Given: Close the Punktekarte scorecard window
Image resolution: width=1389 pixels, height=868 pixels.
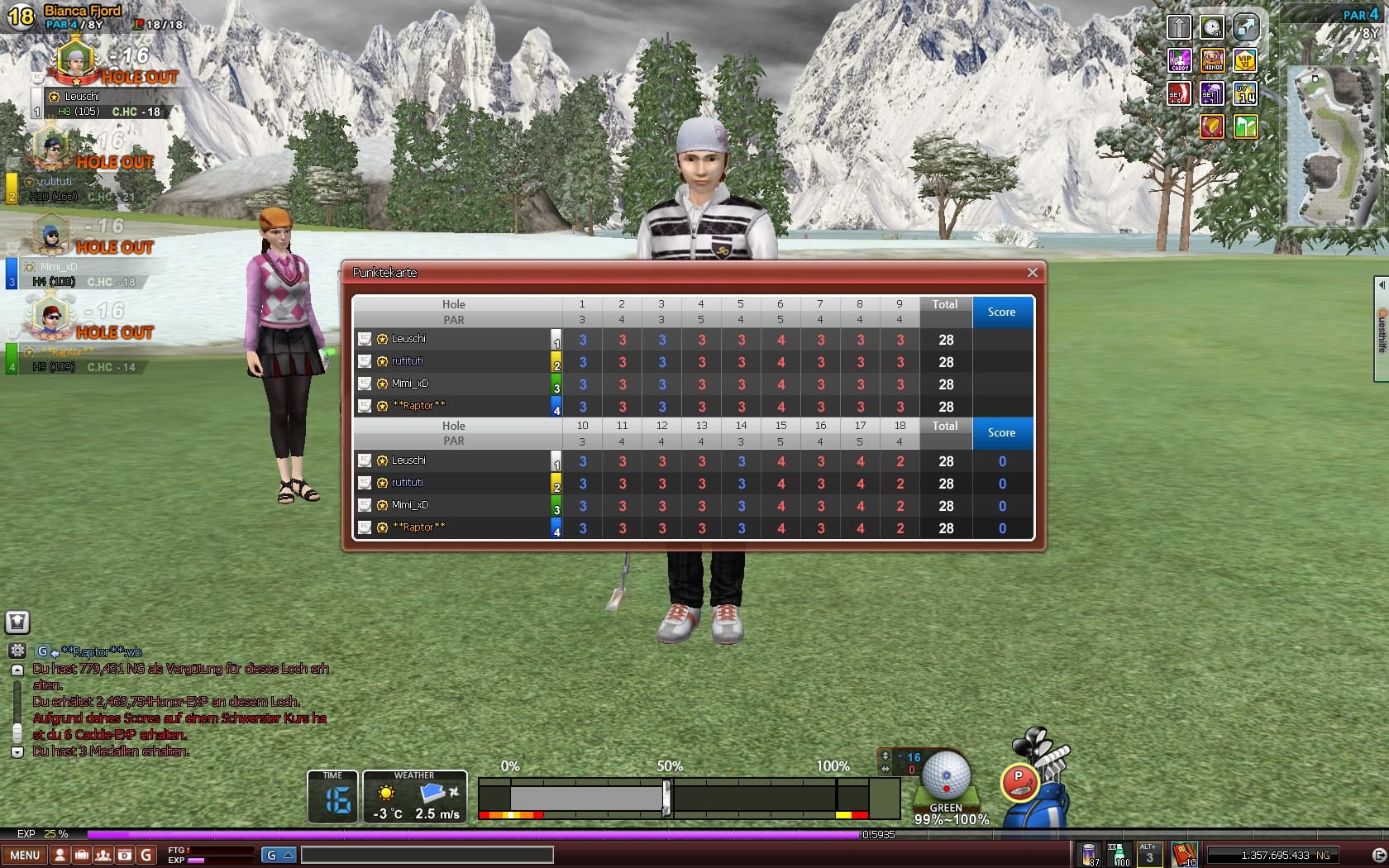Looking at the screenshot, I should pos(1032,273).
